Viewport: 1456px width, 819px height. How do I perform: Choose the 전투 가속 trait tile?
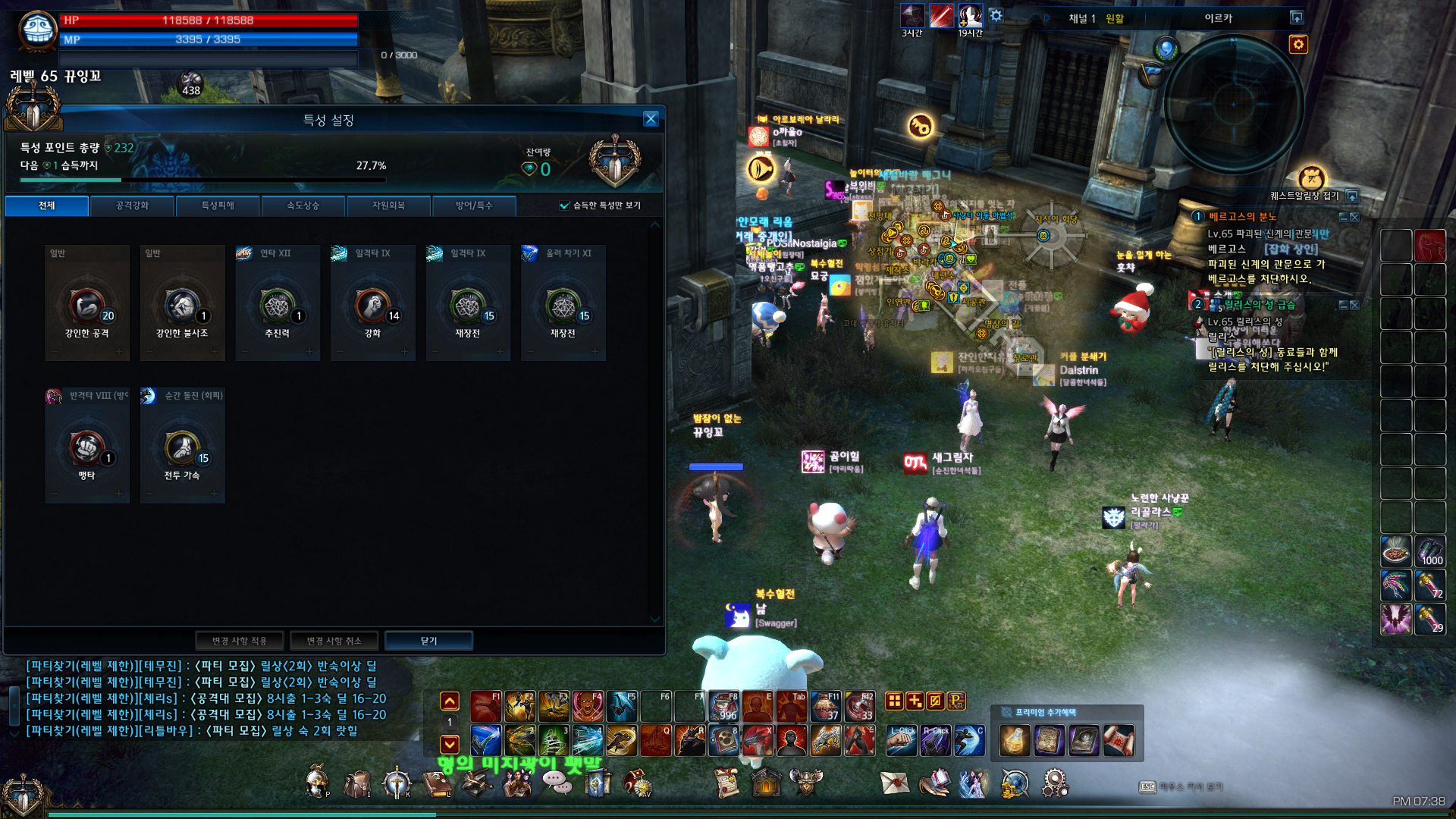[x=182, y=447]
